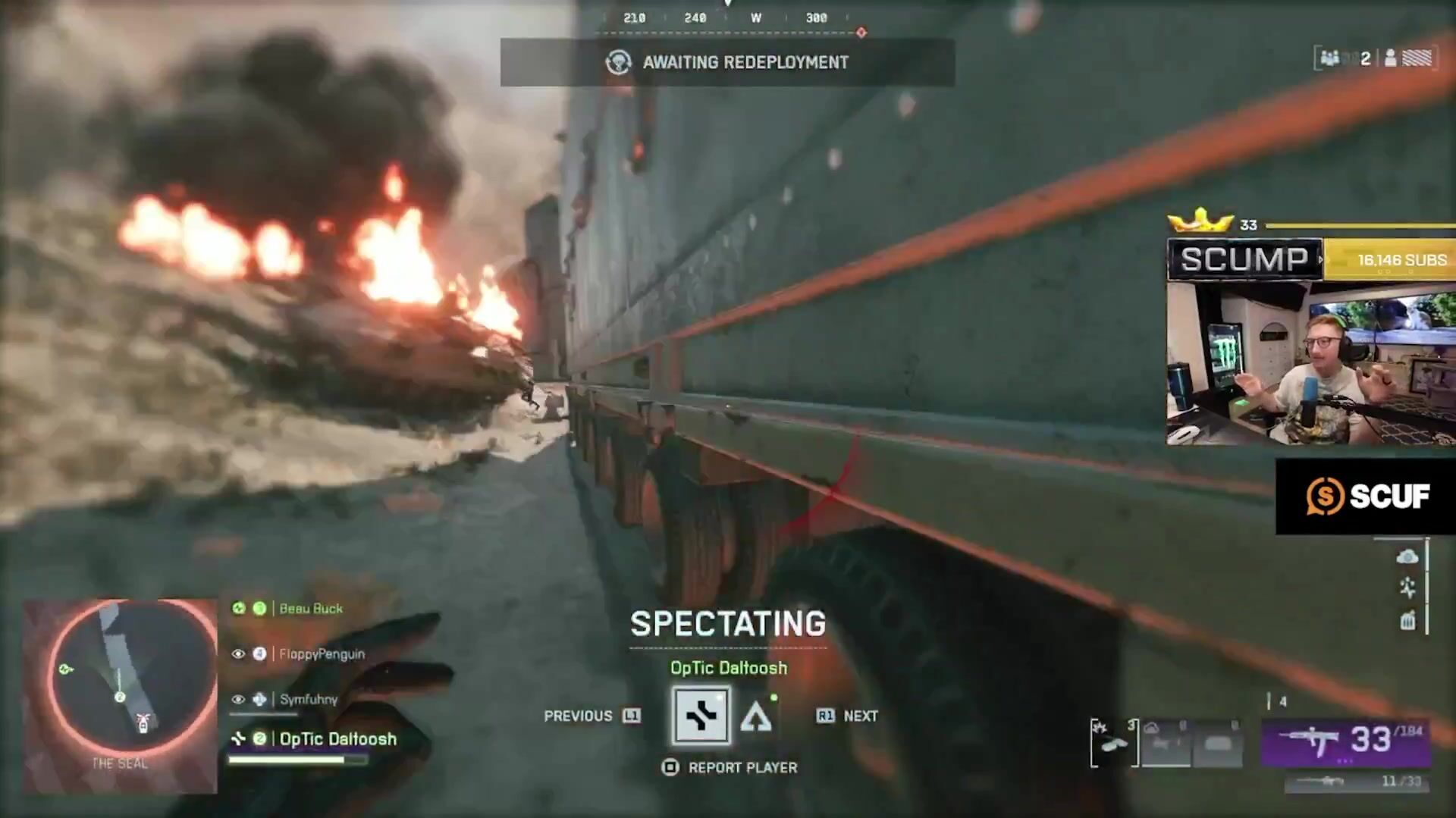
Task: Click the triangle class icon beside it
Action: (756, 716)
